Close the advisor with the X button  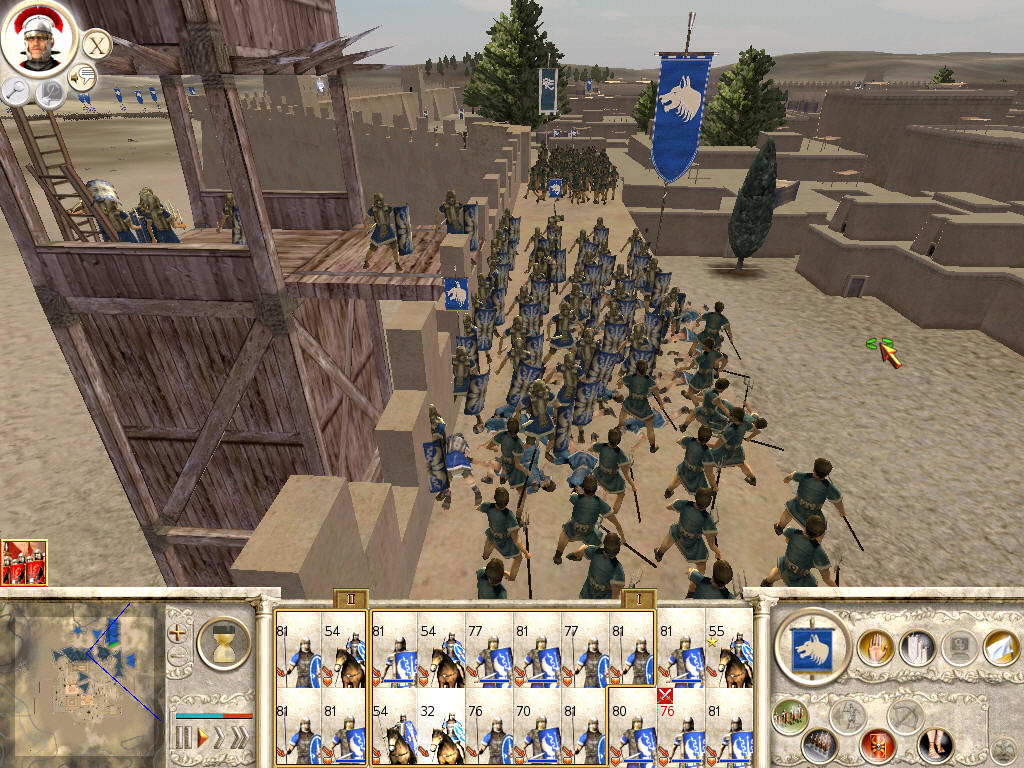pos(97,44)
